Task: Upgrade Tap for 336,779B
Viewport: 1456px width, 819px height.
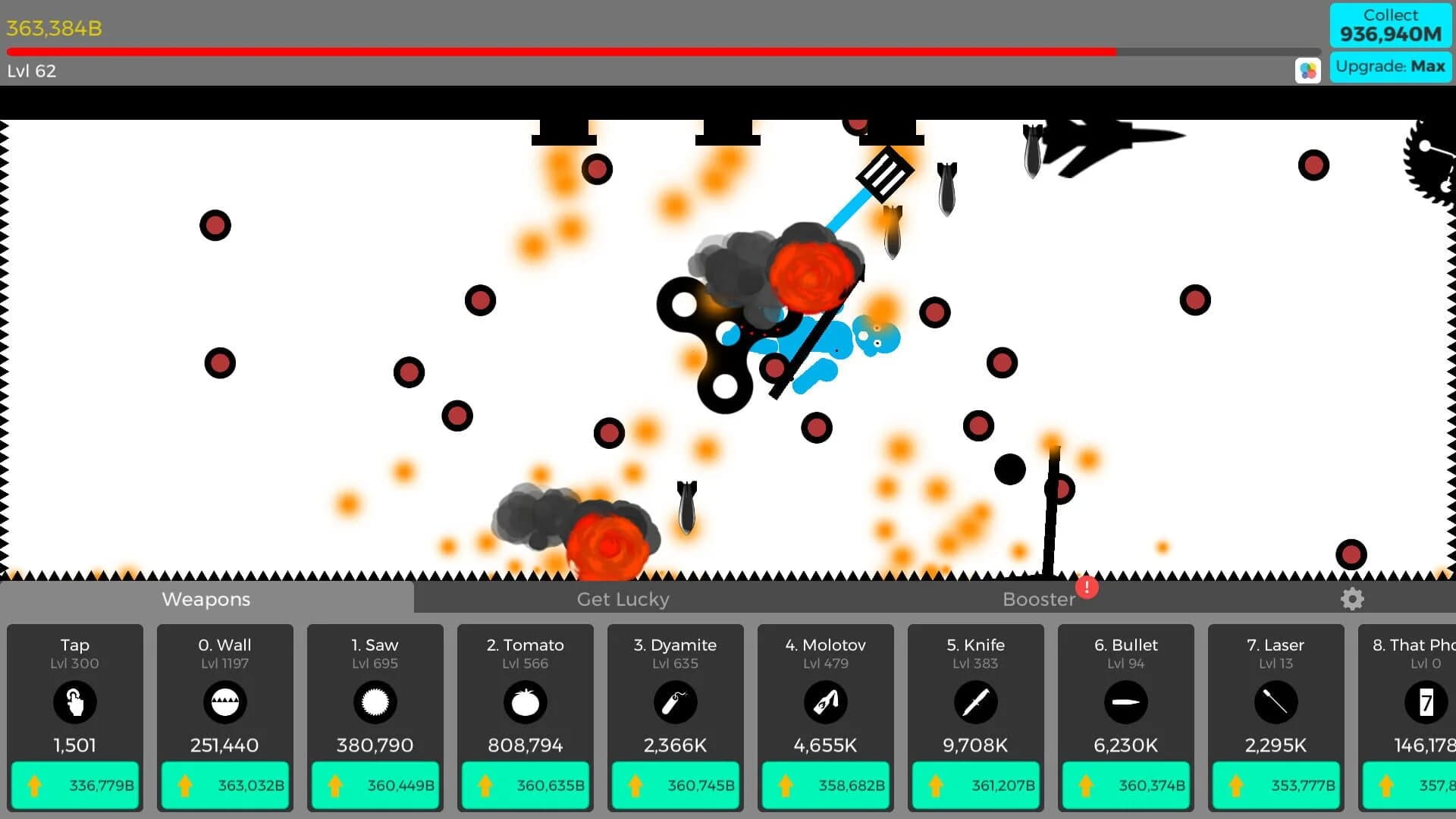Action: coord(74,786)
